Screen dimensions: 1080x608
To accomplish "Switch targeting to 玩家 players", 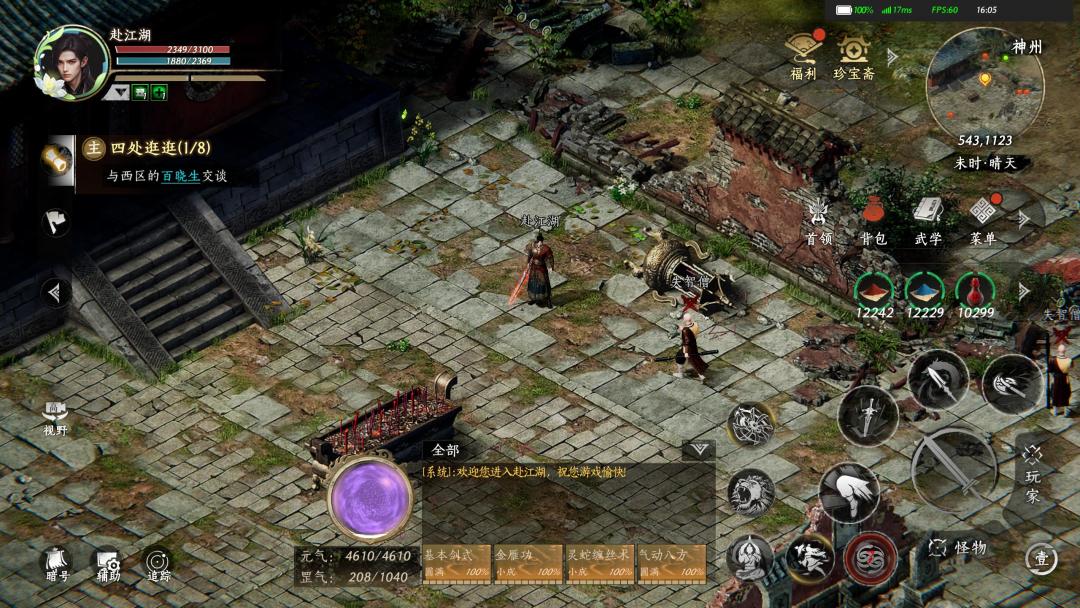I will point(1032,468).
